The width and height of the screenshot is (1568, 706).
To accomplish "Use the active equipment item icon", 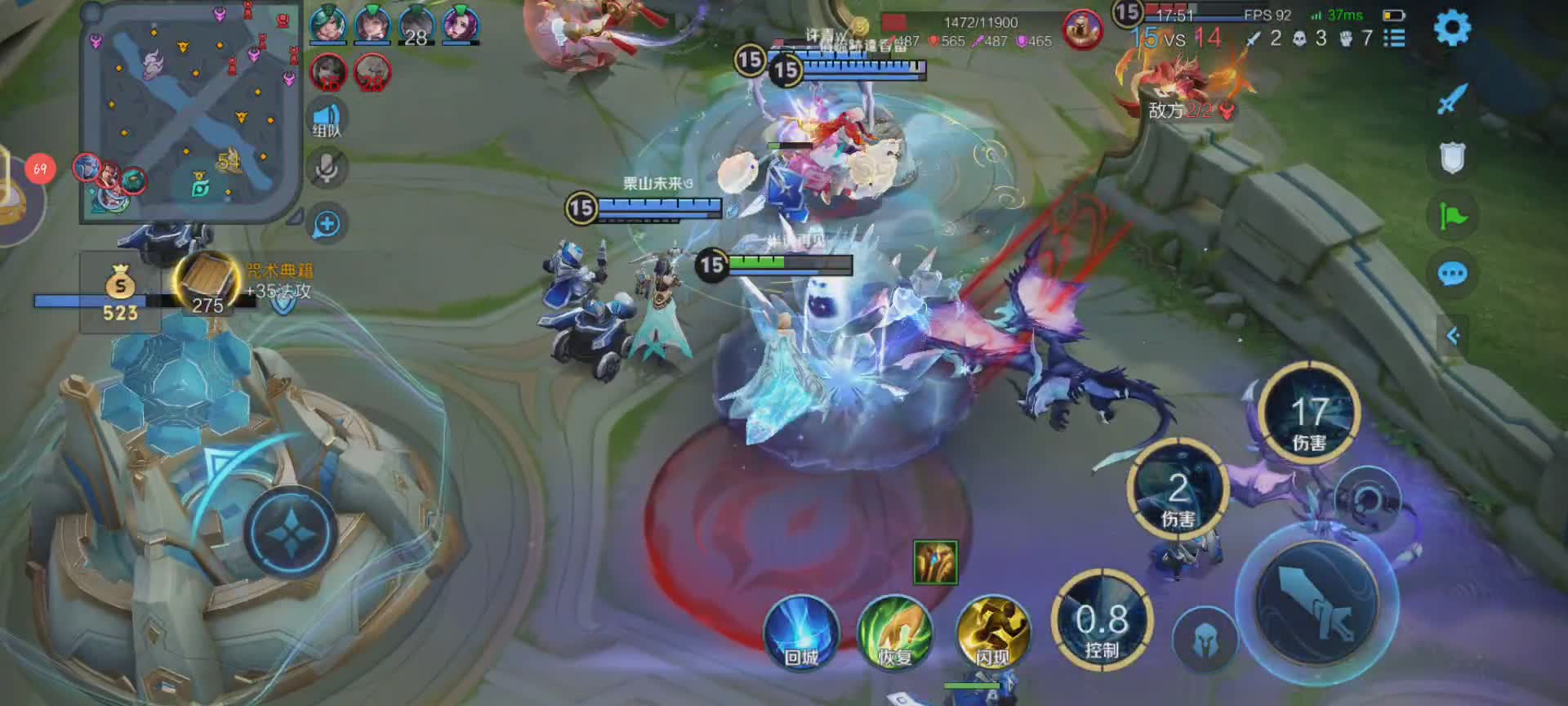I will point(935,562).
